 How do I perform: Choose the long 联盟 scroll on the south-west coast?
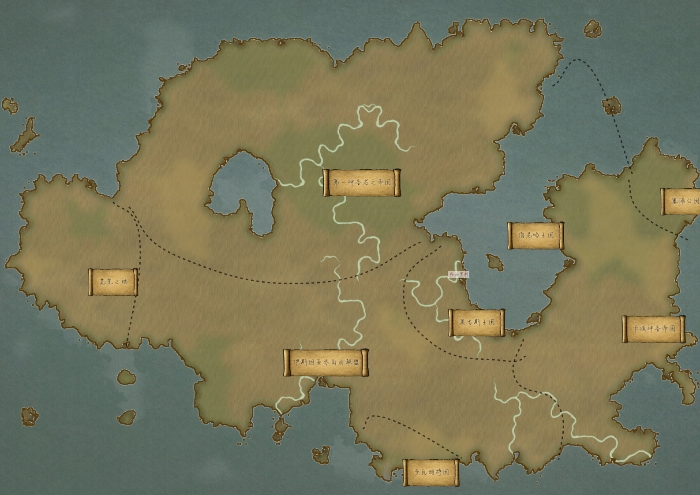(x=326, y=362)
